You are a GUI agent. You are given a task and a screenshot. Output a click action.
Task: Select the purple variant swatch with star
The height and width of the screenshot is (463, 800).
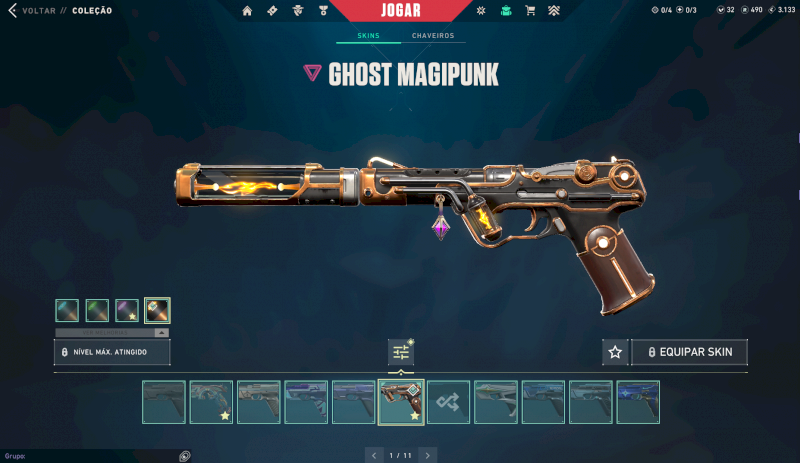pyautogui.click(x=126, y=310)
